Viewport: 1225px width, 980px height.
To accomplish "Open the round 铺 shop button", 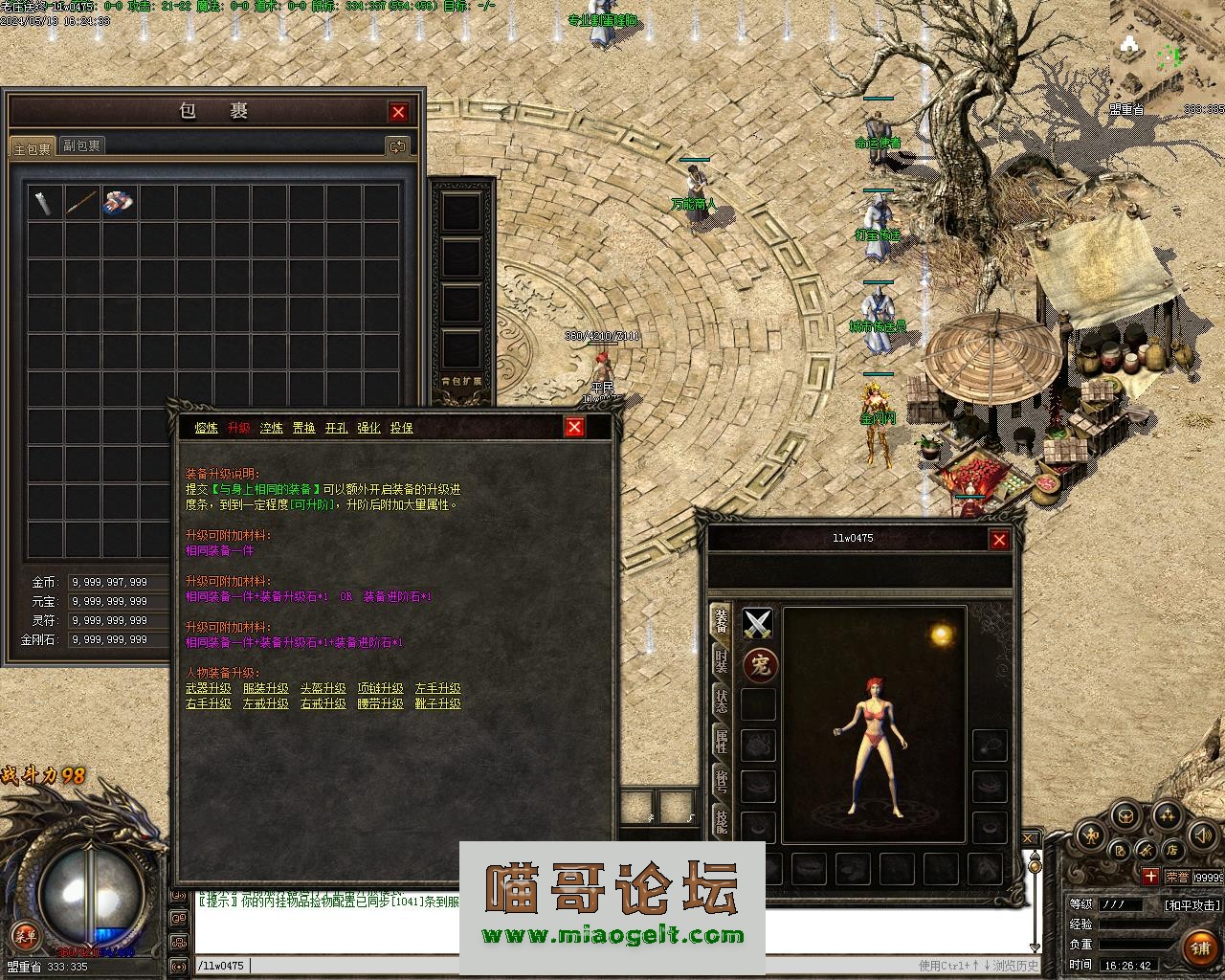I will click(x=1199, y=948).
